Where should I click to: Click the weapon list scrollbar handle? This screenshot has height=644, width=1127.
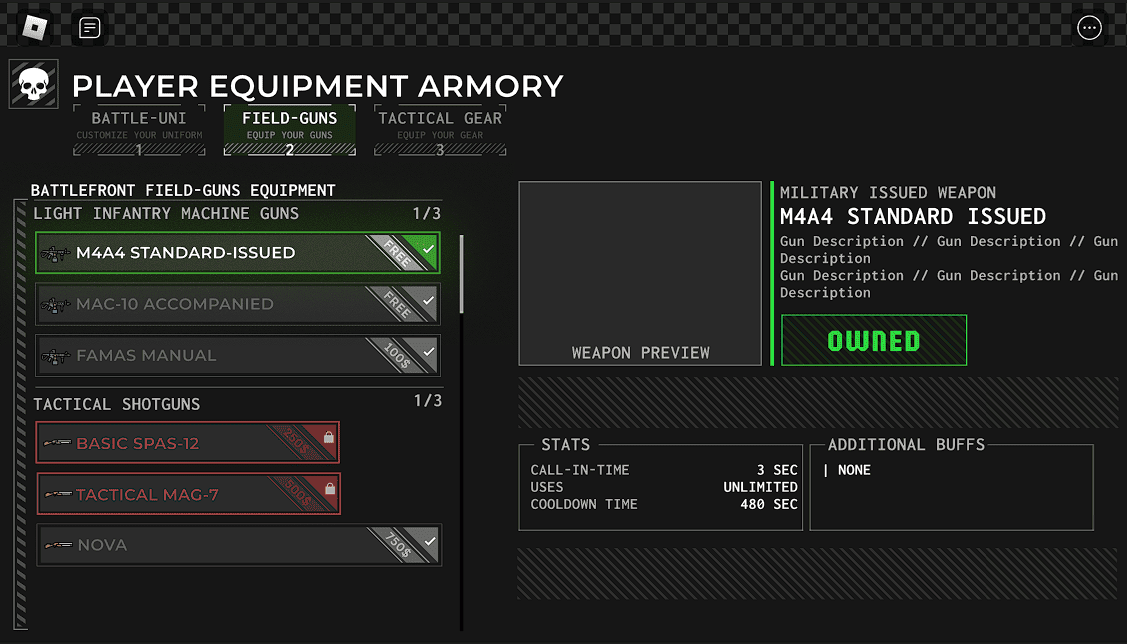tap(461, 274)
